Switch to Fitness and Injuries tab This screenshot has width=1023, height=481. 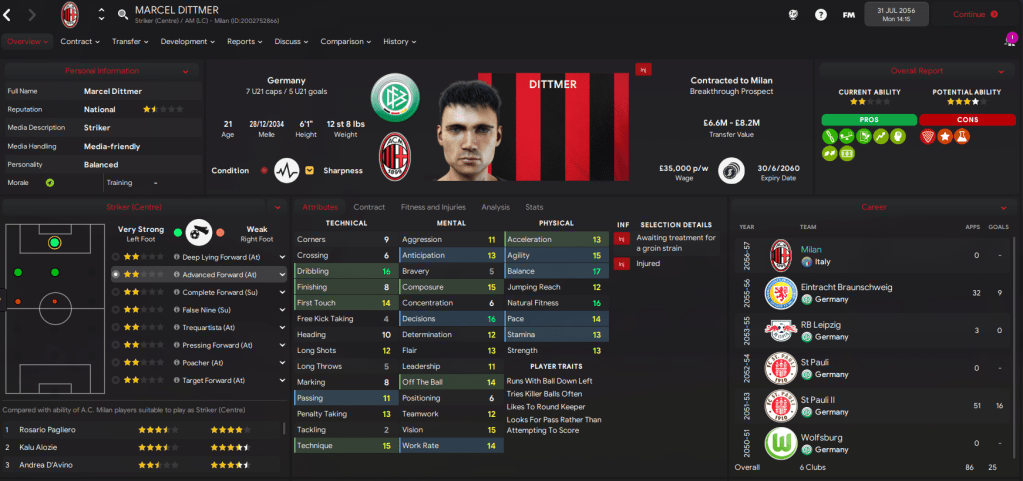pyautogui.click(x=433, y=207)
